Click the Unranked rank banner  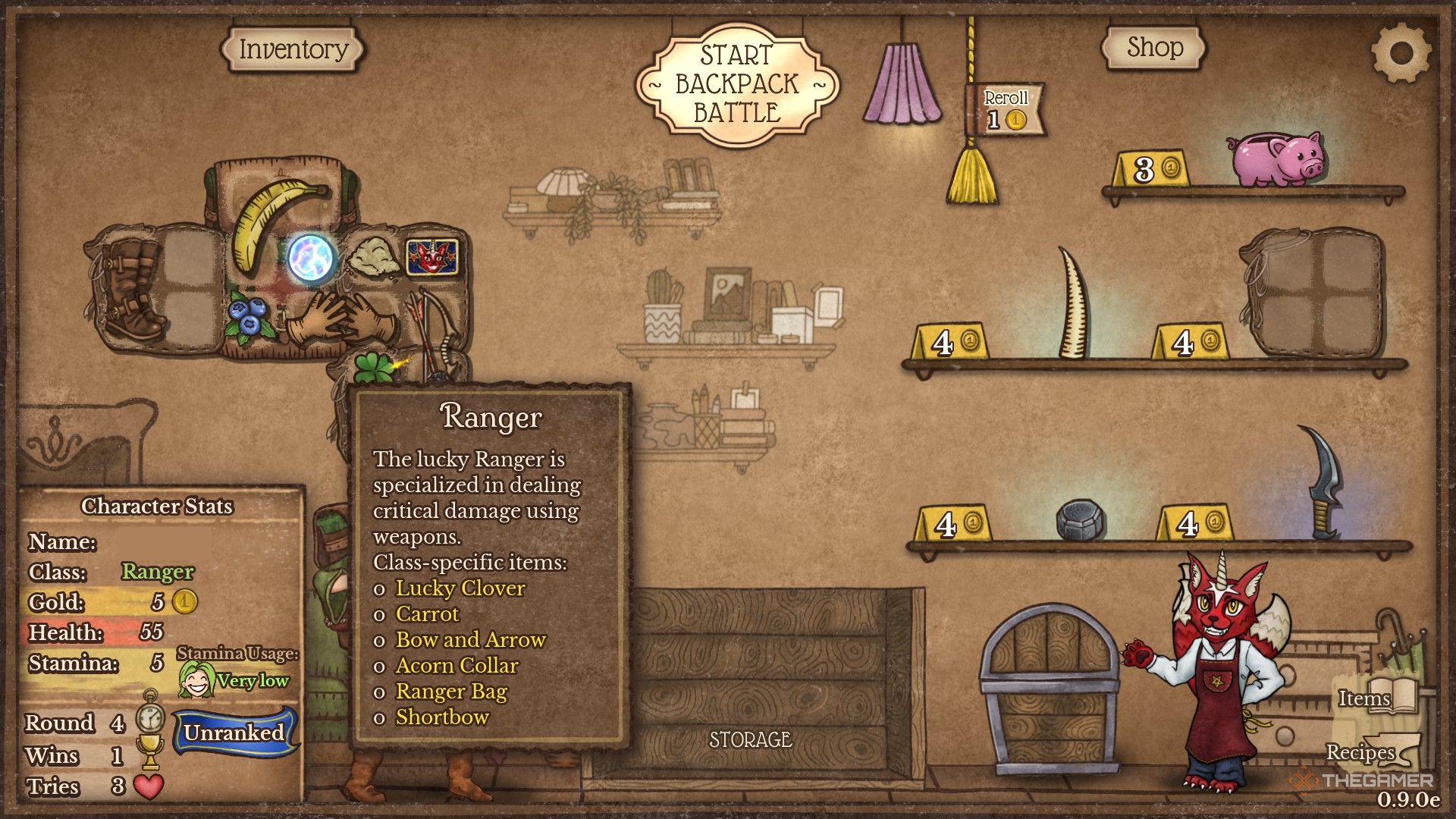pos(234,733)
